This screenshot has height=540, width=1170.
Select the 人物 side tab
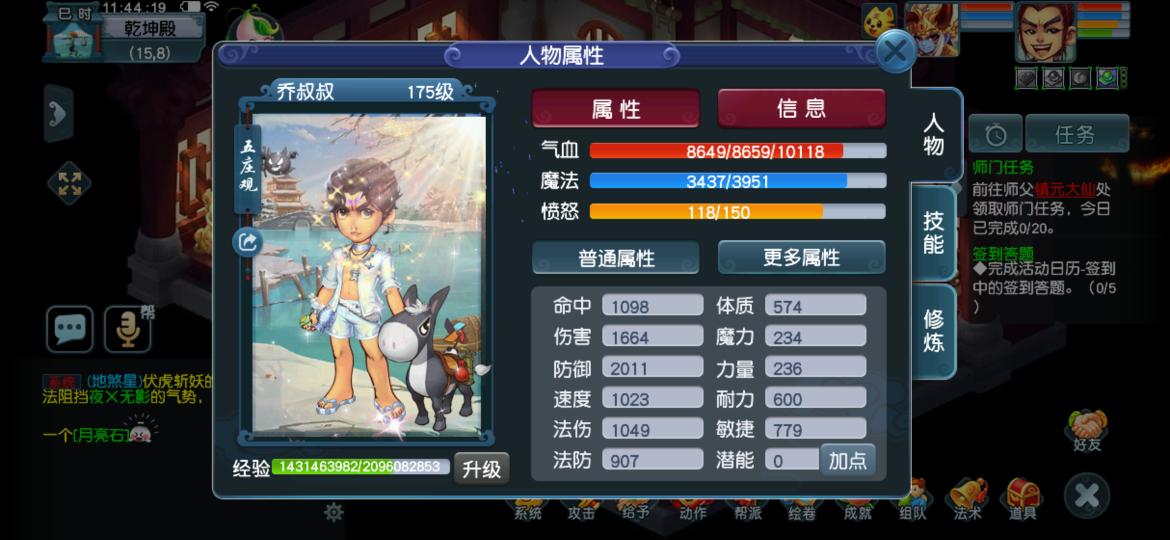click(933, 135)
